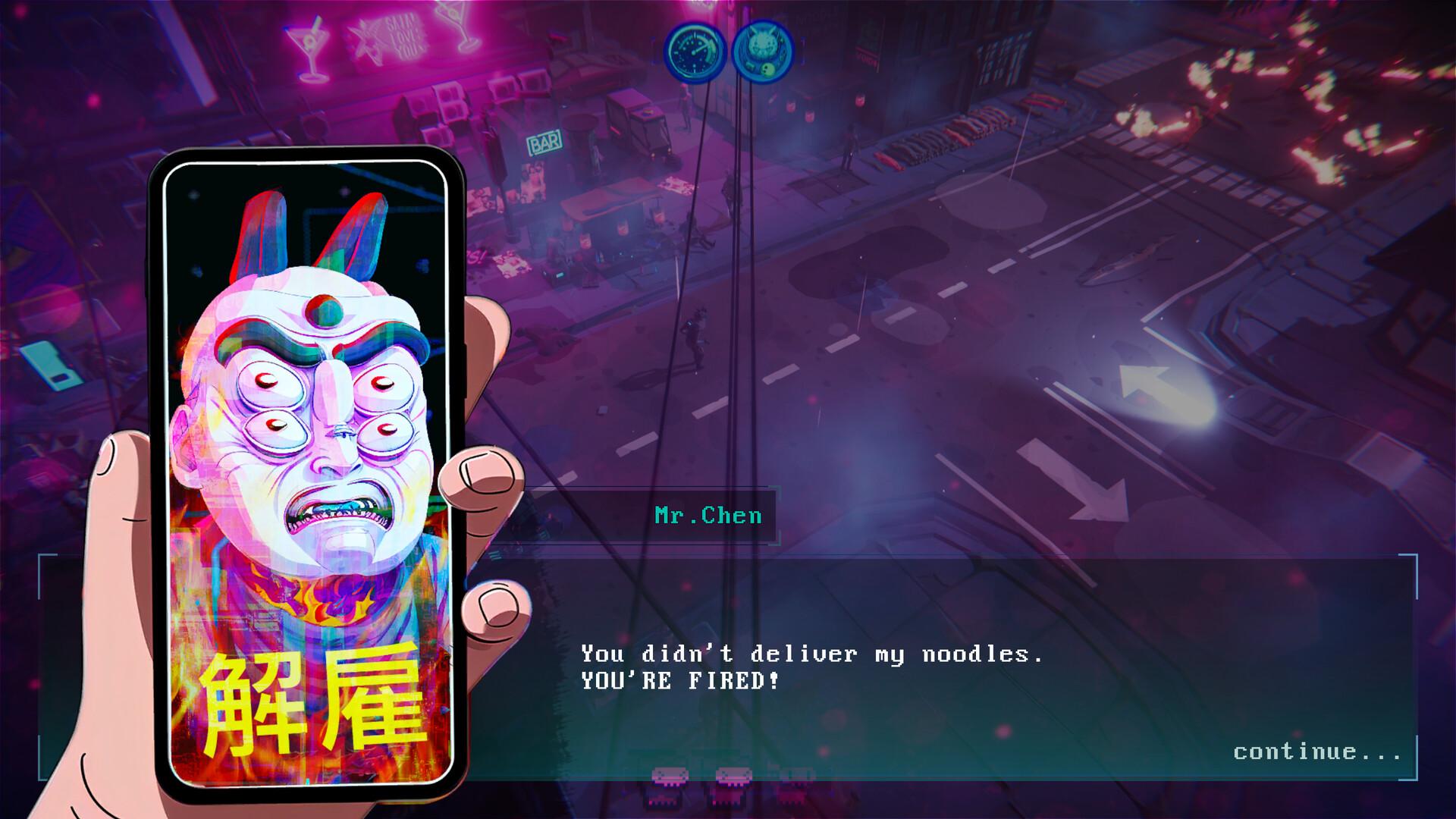Select the Mr.Chen nameplate tab

(x=708, y=516)
